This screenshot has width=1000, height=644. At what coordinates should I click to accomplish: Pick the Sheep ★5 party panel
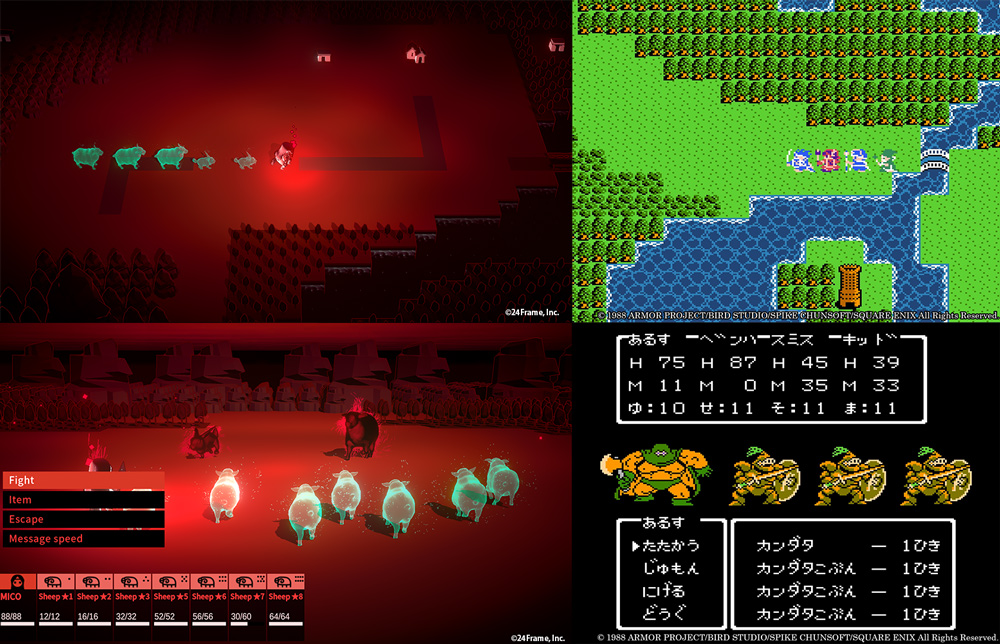click(171, 602)
